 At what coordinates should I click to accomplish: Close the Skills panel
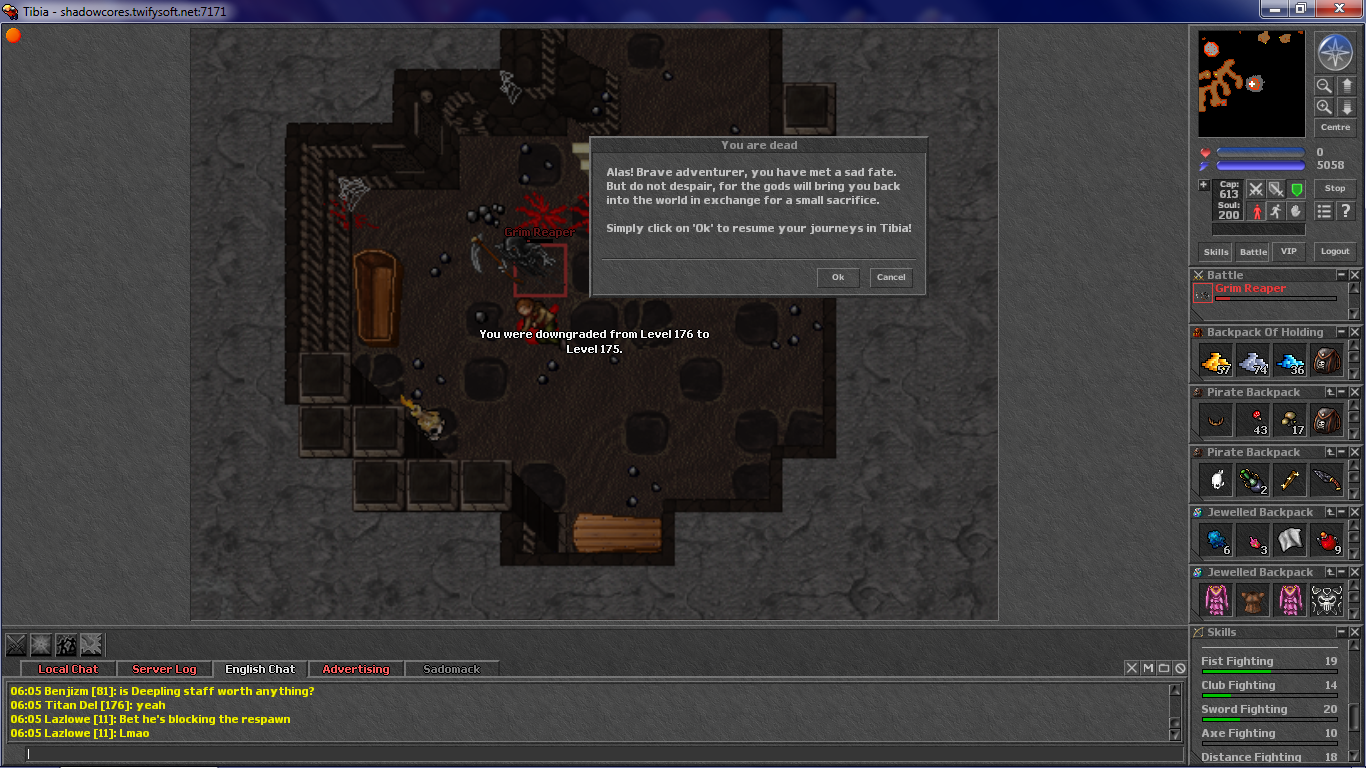coord(1355,632)
